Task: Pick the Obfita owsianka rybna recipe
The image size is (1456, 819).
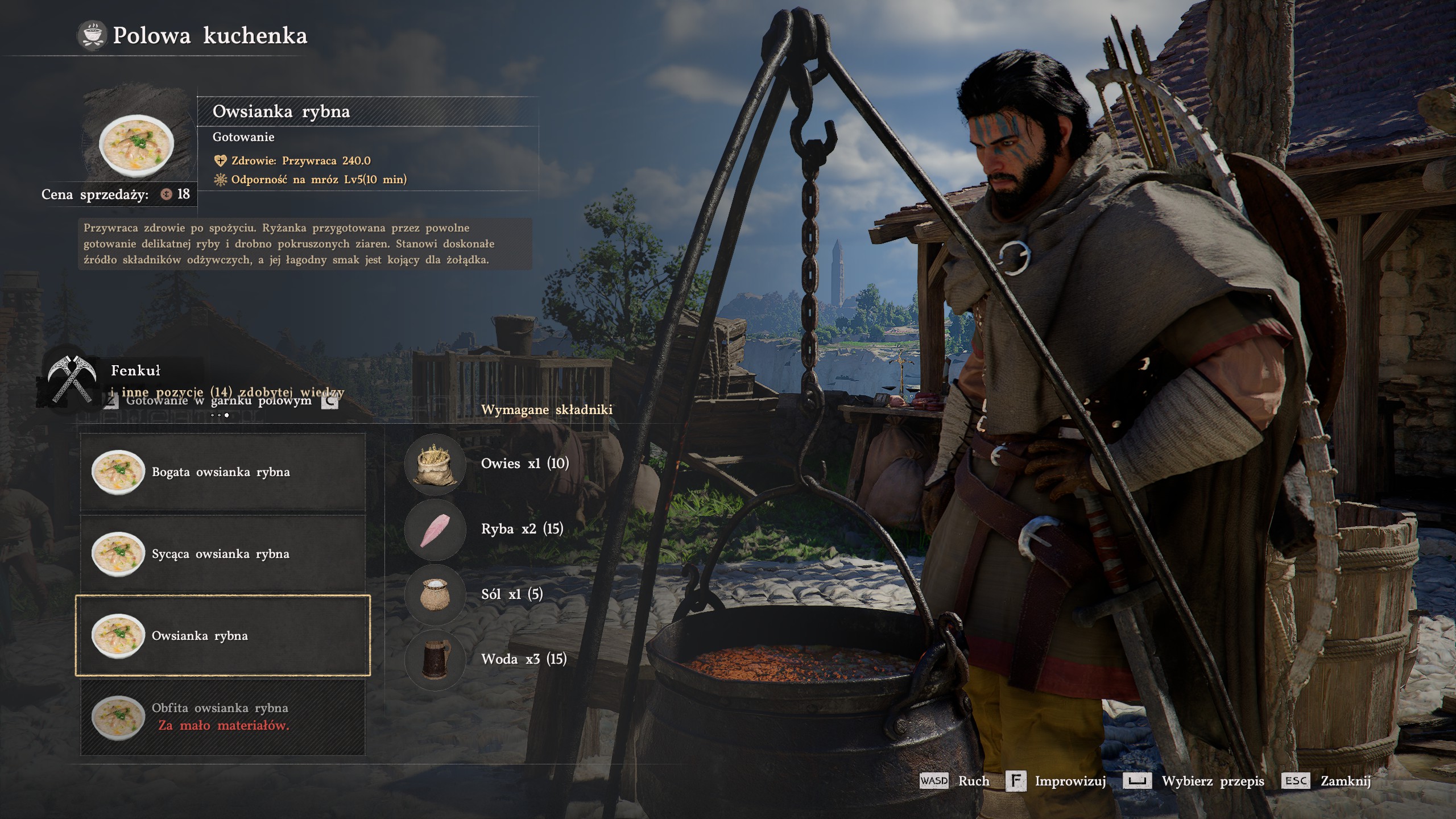Action: (x=222, y=717)
